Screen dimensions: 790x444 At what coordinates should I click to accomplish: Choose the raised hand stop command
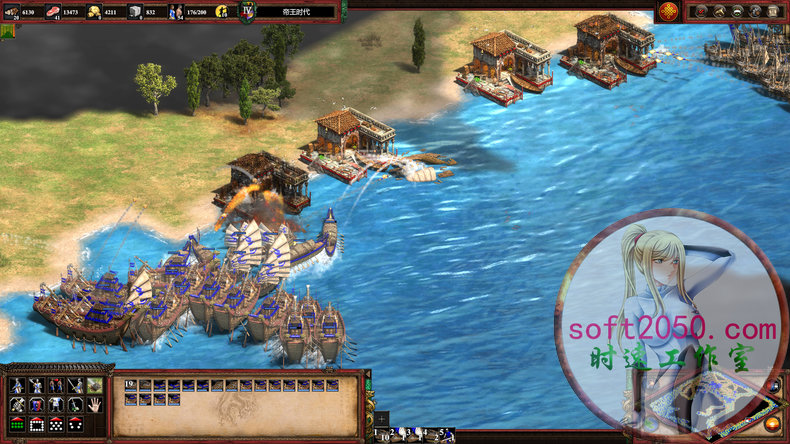point(94,404)
